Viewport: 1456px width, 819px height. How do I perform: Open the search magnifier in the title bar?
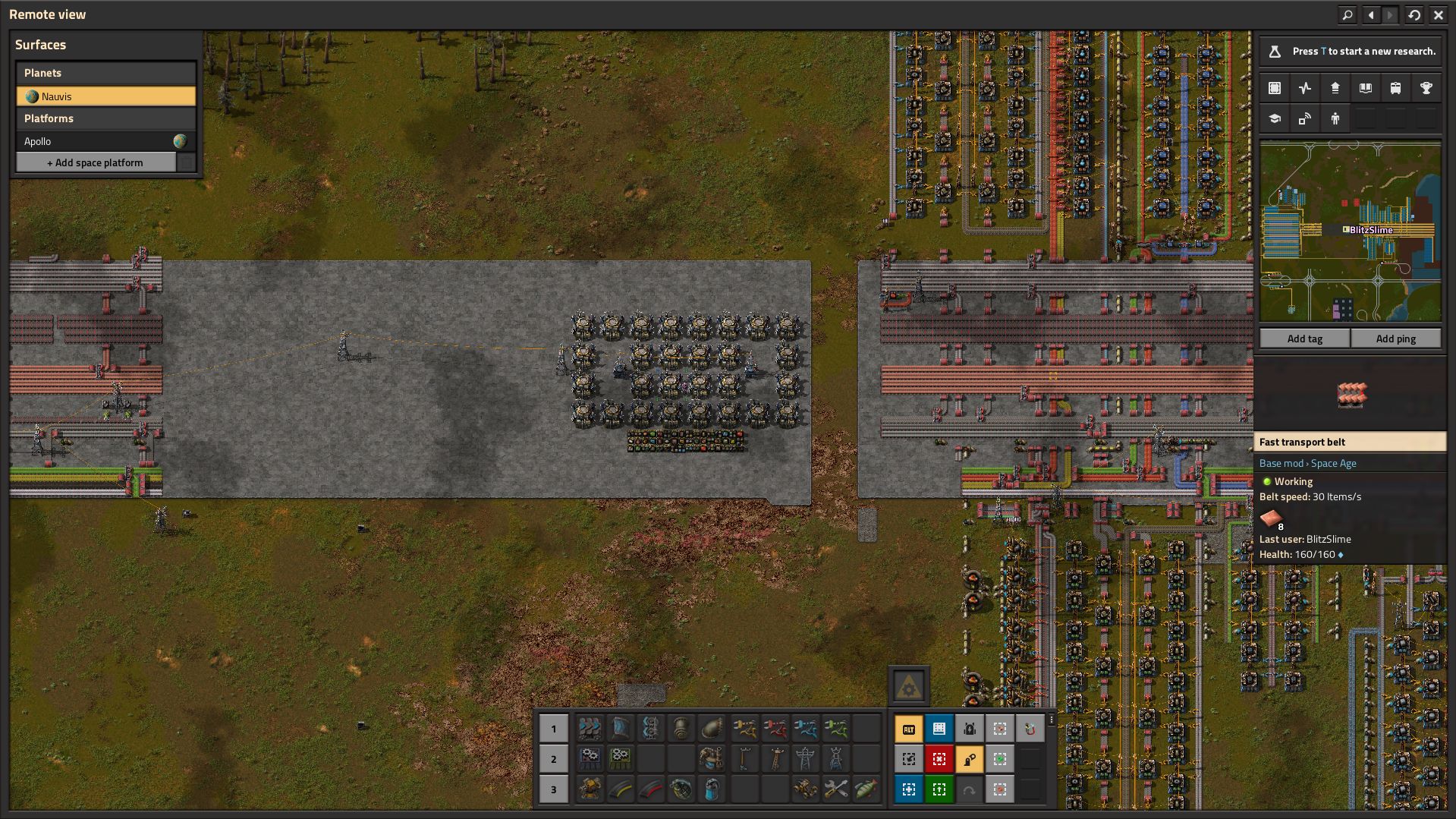pos(1347,14)
